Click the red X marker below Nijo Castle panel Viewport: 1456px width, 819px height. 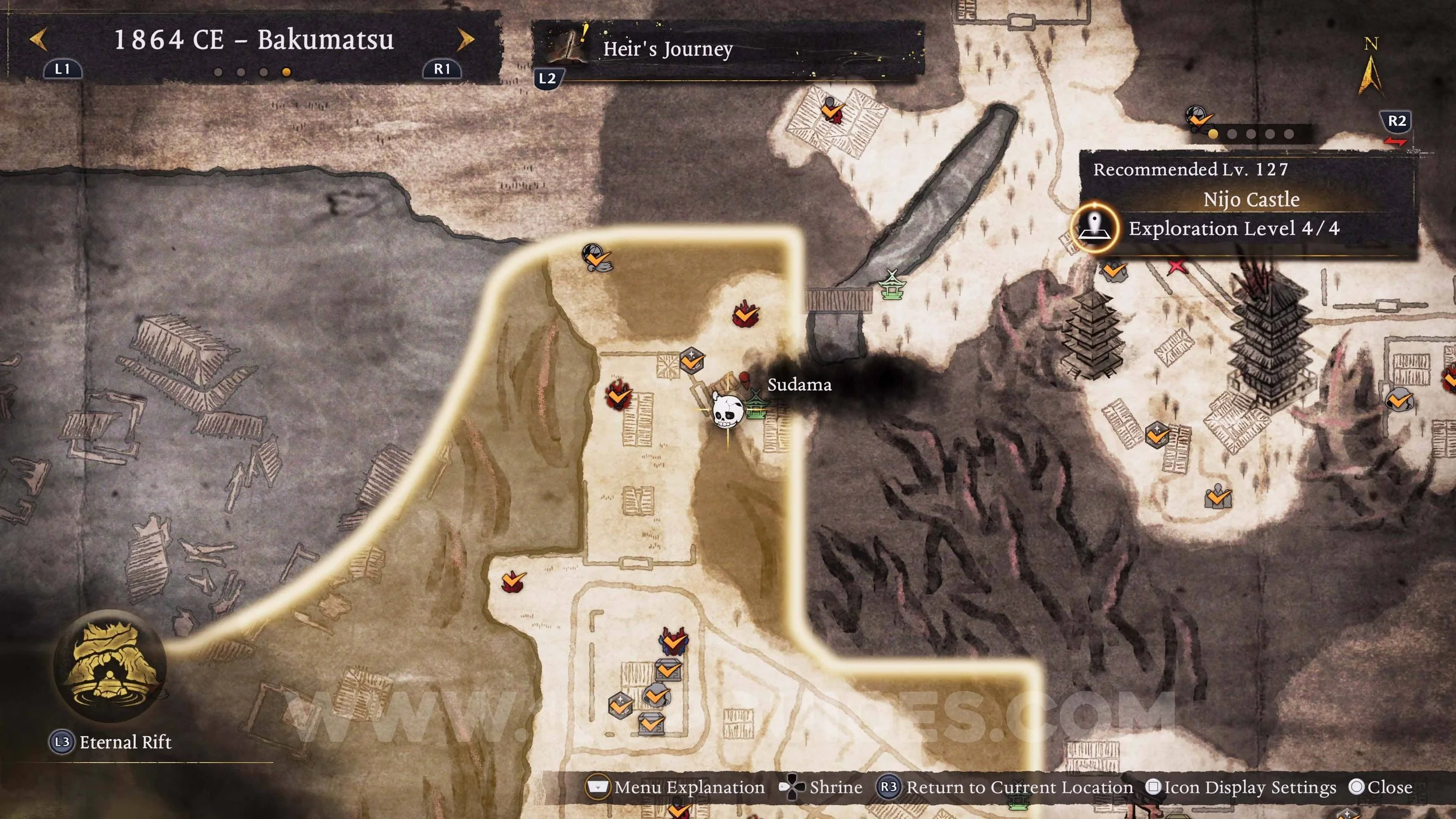(x=1176, y=267)
